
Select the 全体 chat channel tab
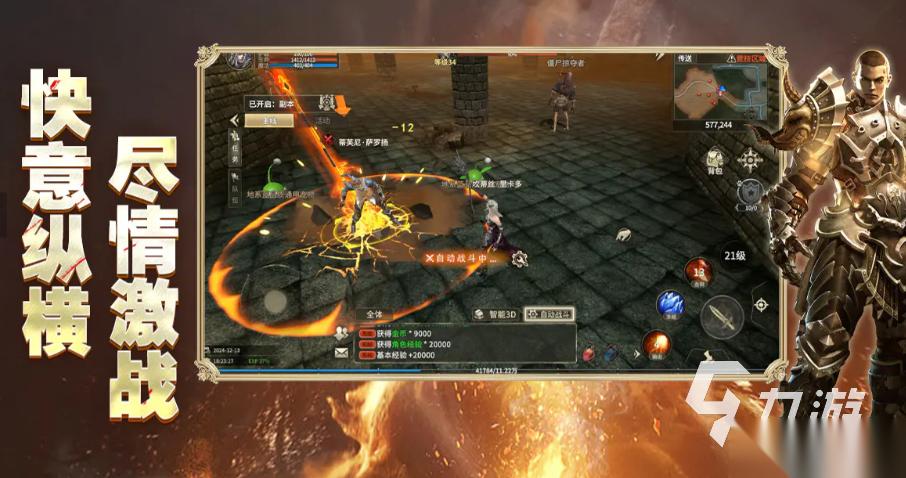374,314
